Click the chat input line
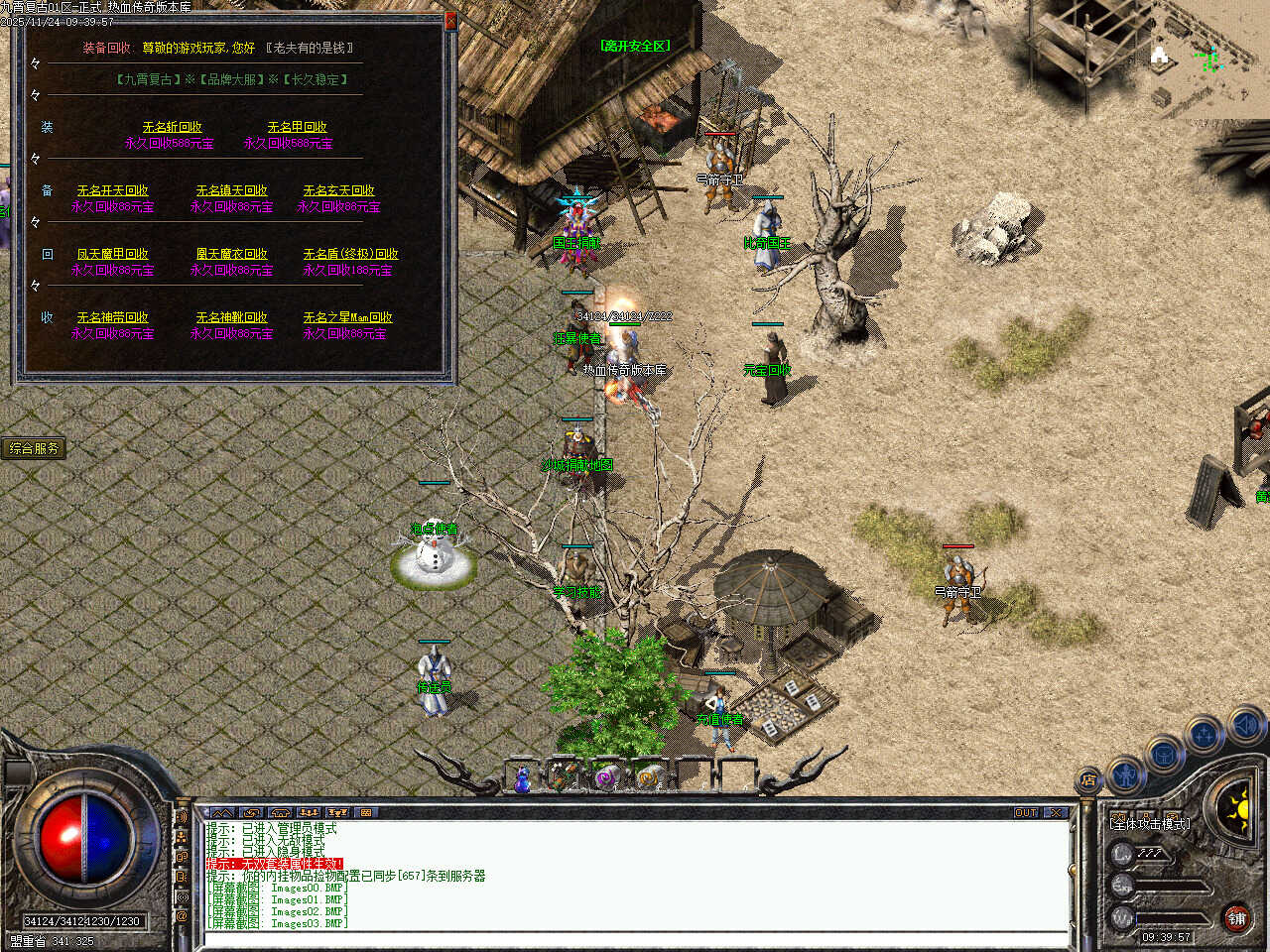 click(x=635, y=938)
